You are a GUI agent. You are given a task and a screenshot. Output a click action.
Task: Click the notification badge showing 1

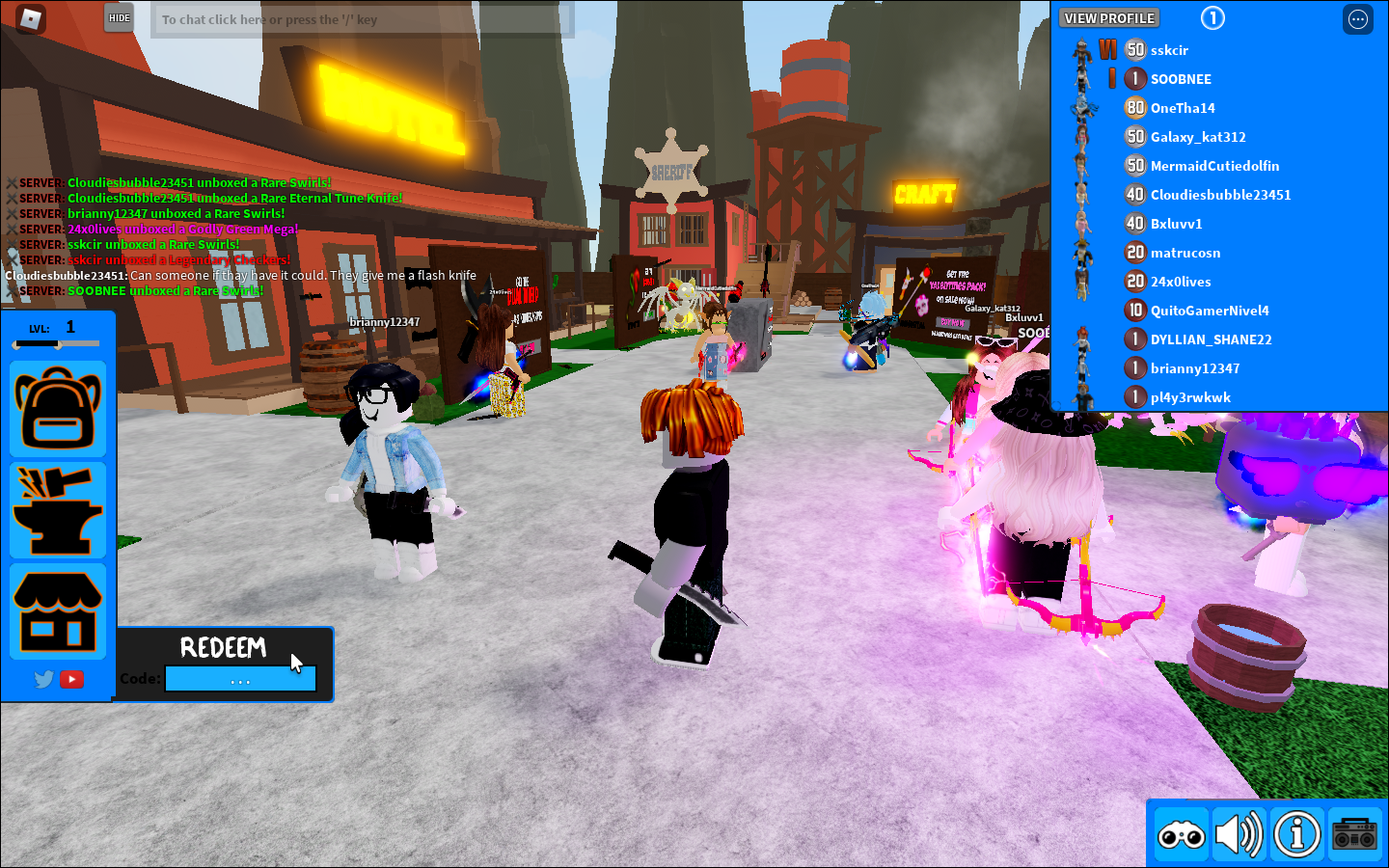(x=1212, y=18)
